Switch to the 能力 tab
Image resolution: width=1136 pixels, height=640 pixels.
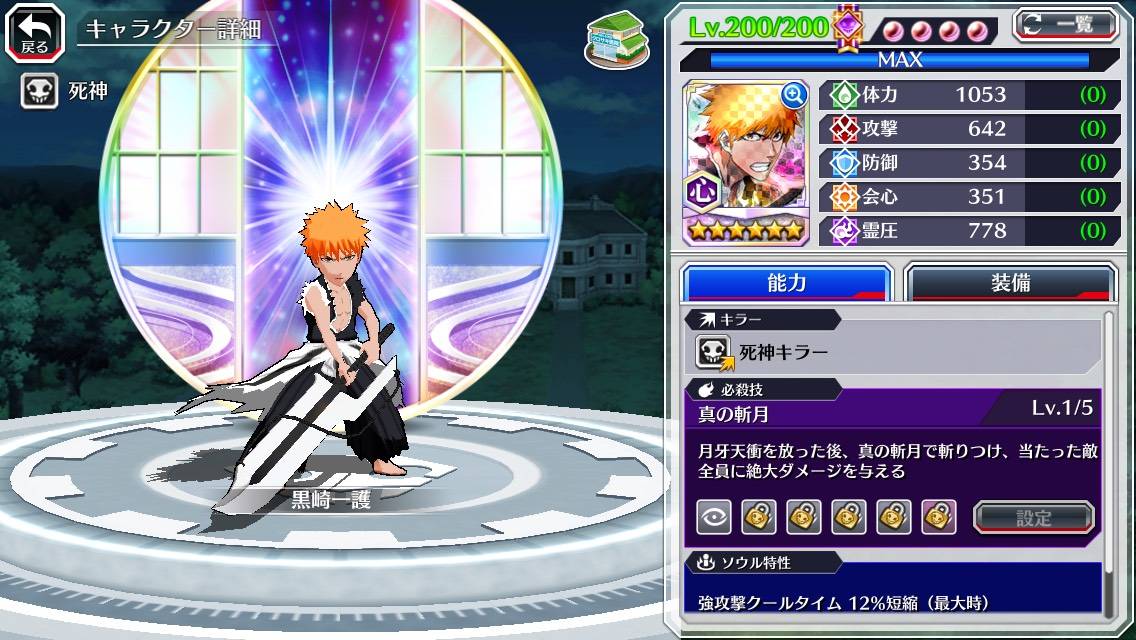[786, 282]
